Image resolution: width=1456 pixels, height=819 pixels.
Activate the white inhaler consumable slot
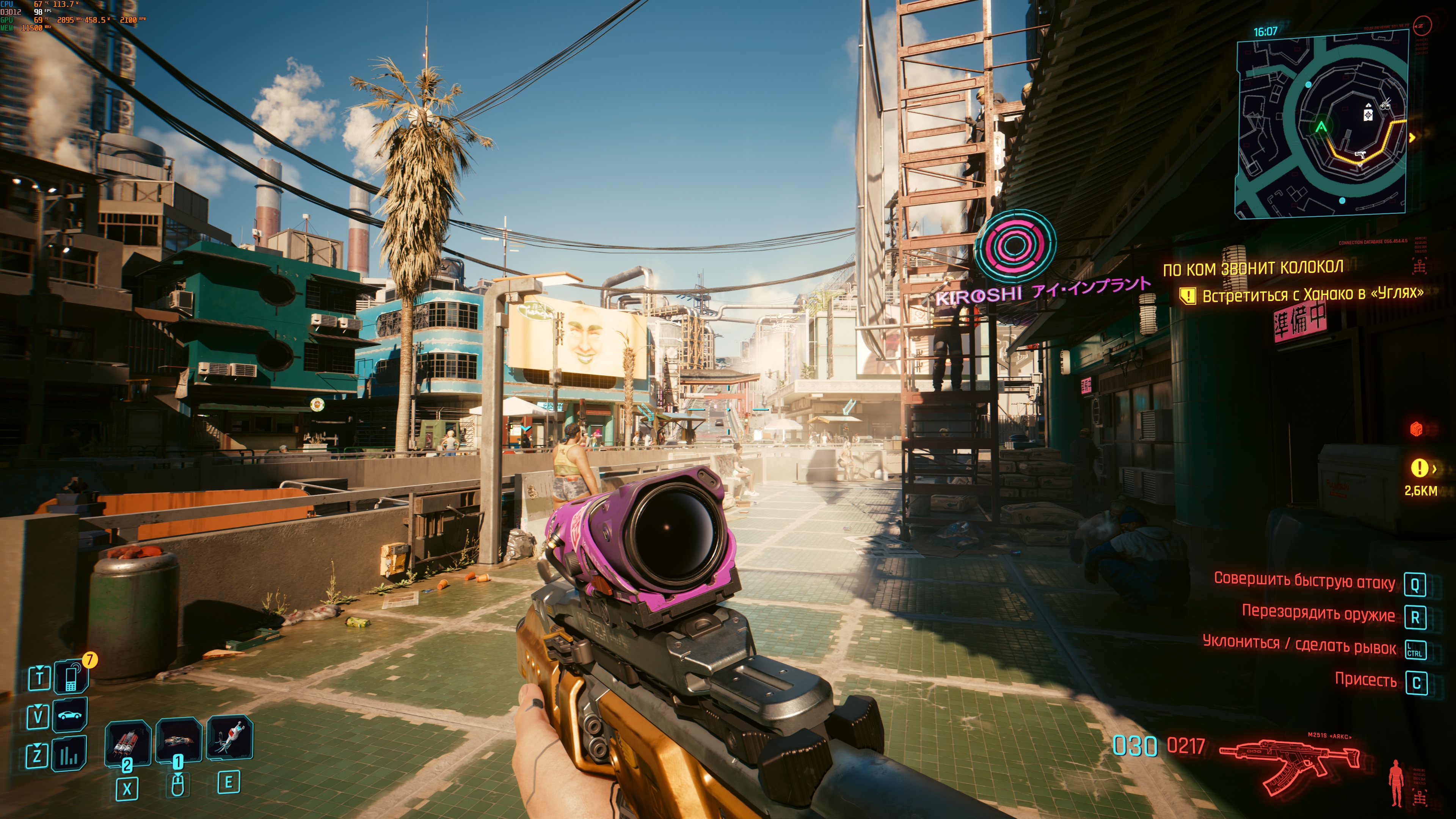click(x=229, y=736)
